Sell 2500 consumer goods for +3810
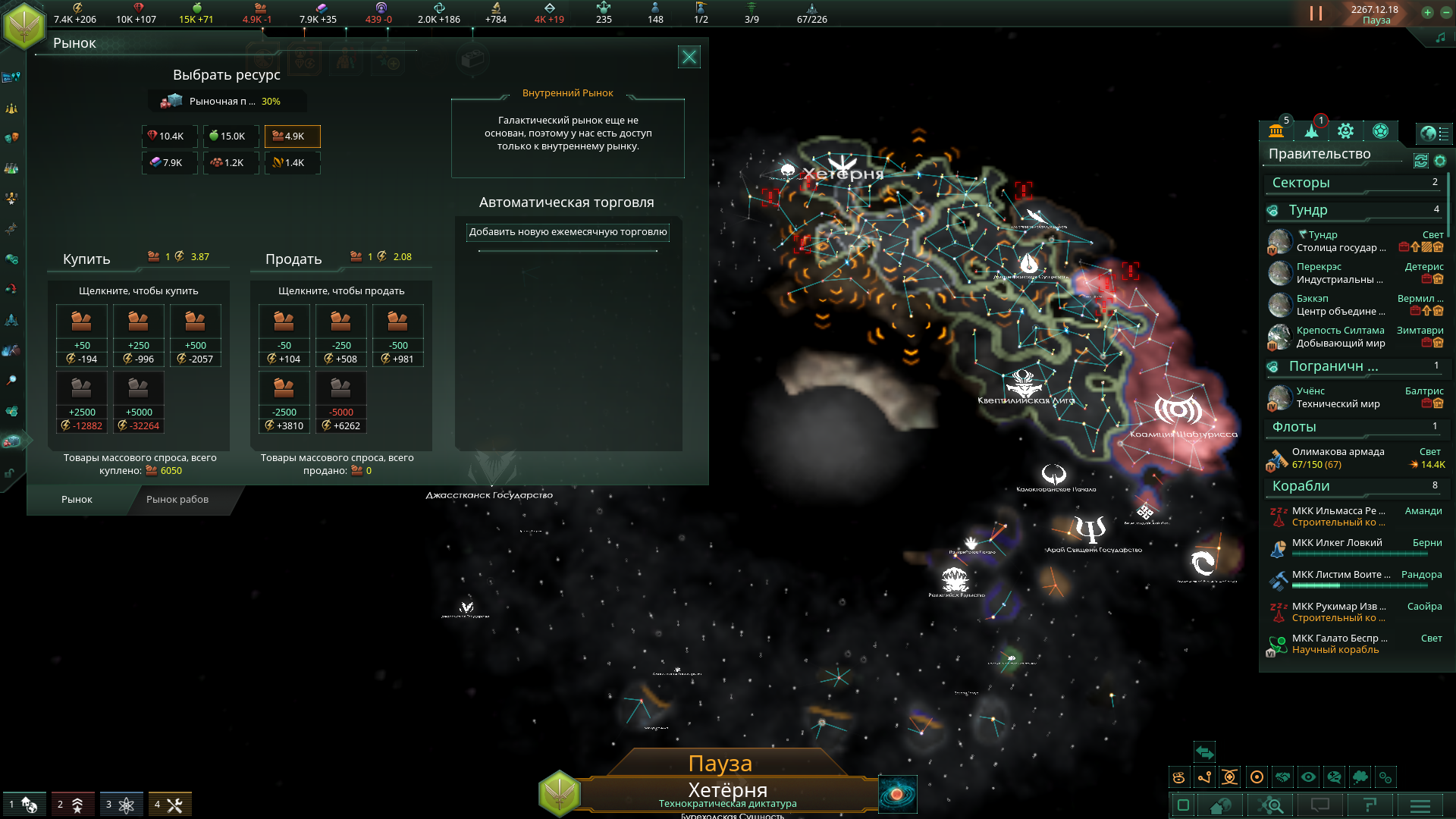This screenshot has width=1456, height=819. coord(284,401)
